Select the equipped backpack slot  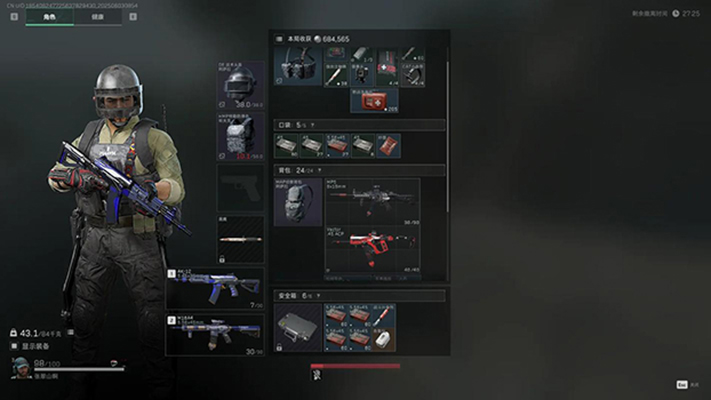click(x=298, y=203)
